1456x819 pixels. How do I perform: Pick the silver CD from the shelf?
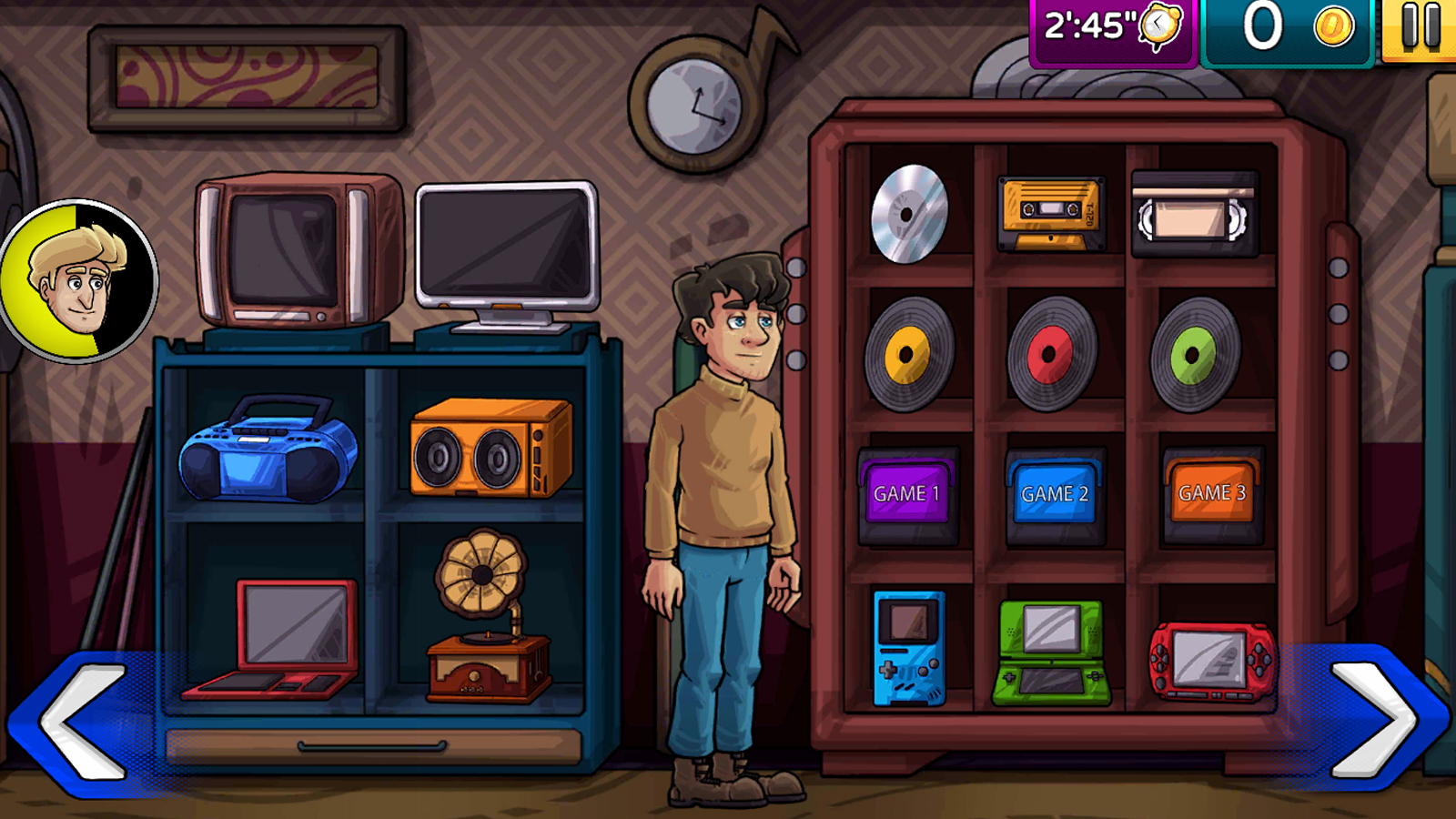click(909, 214)
